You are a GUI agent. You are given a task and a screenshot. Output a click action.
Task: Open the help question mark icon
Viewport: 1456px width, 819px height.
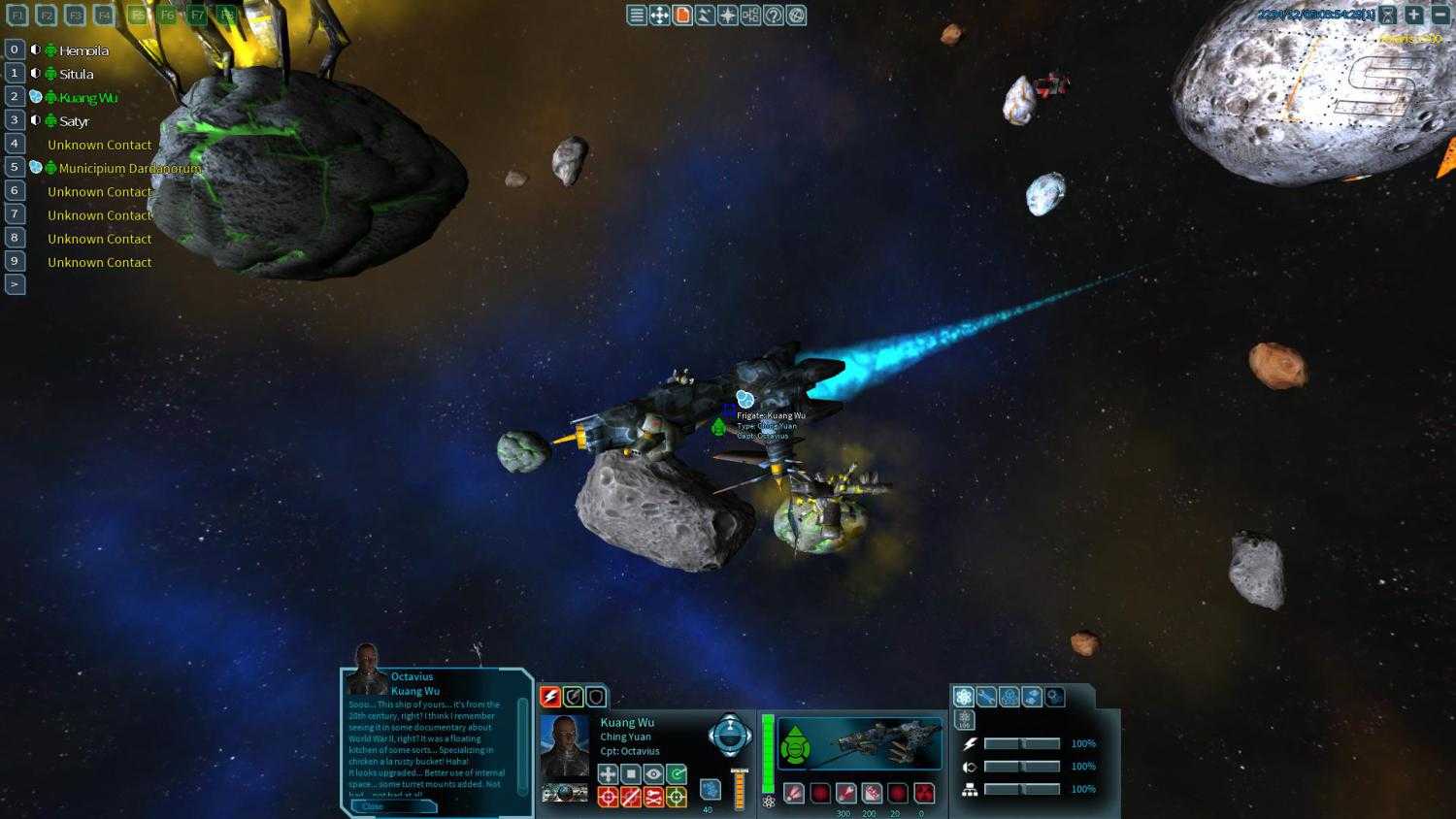point(774,15)
